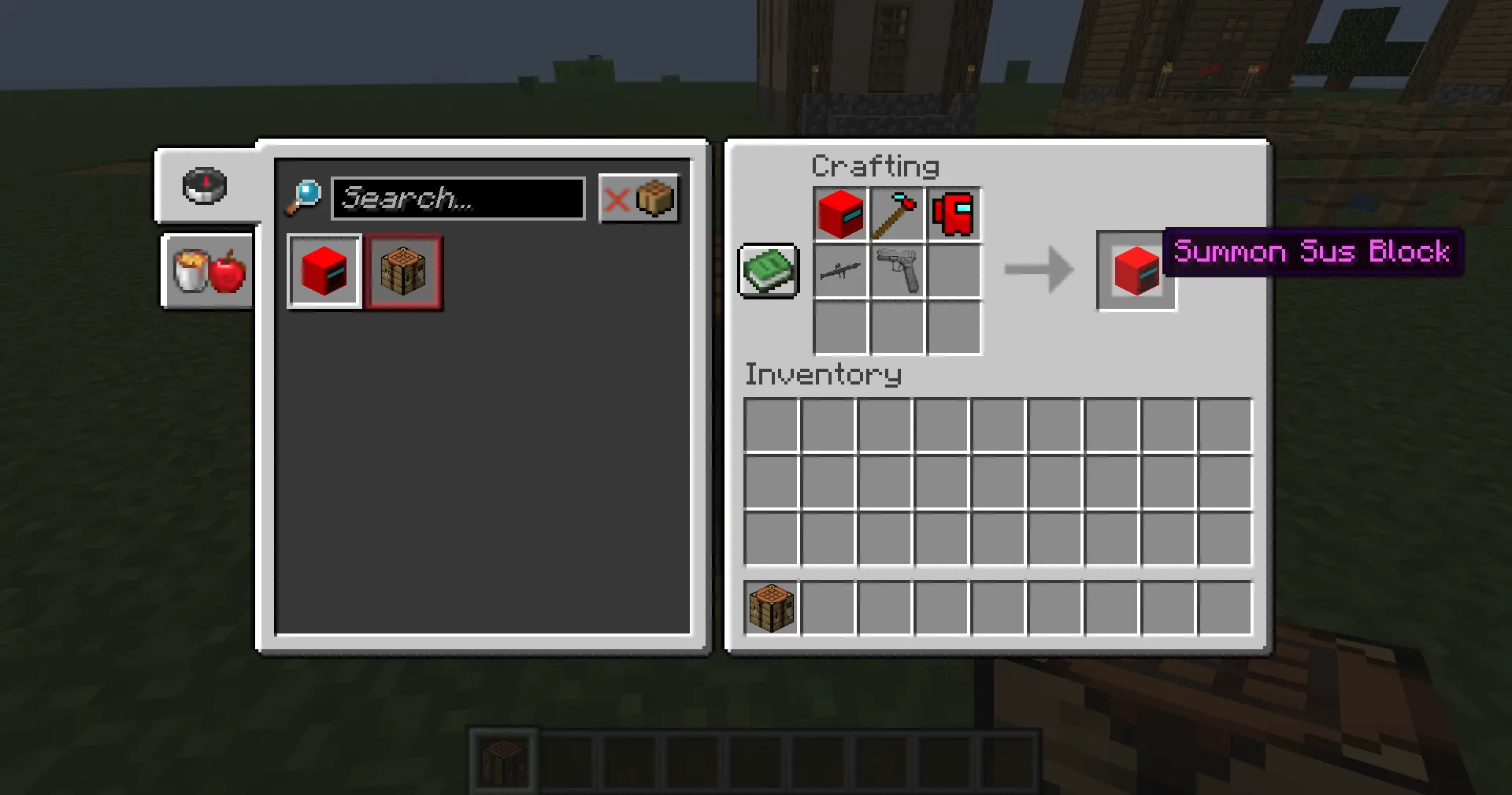Select the crafting table in the hotbar
This screenshot has height=795, width=1512.
pyautogui.click(x=504, y=759)
